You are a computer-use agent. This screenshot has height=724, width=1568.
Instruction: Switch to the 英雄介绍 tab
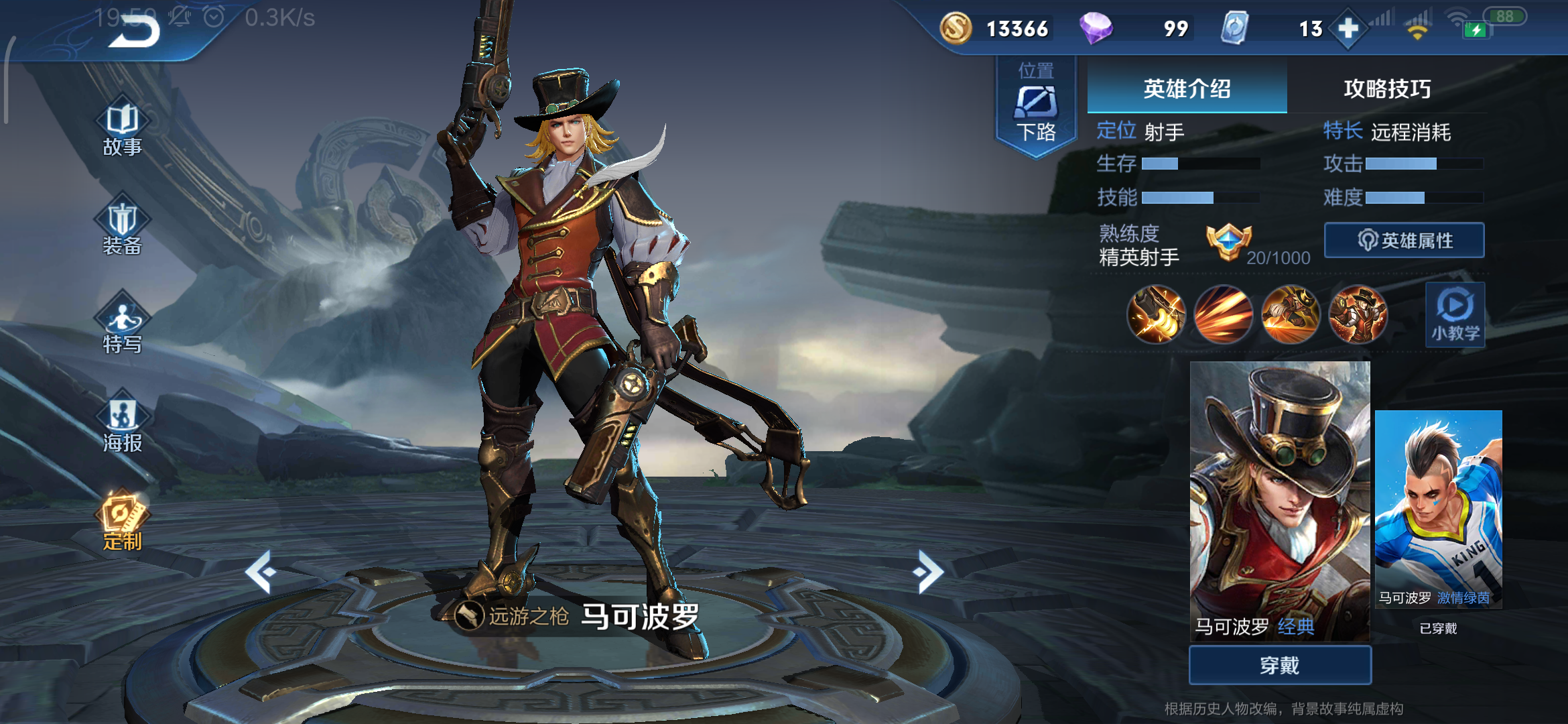(x=1187, y=88)
